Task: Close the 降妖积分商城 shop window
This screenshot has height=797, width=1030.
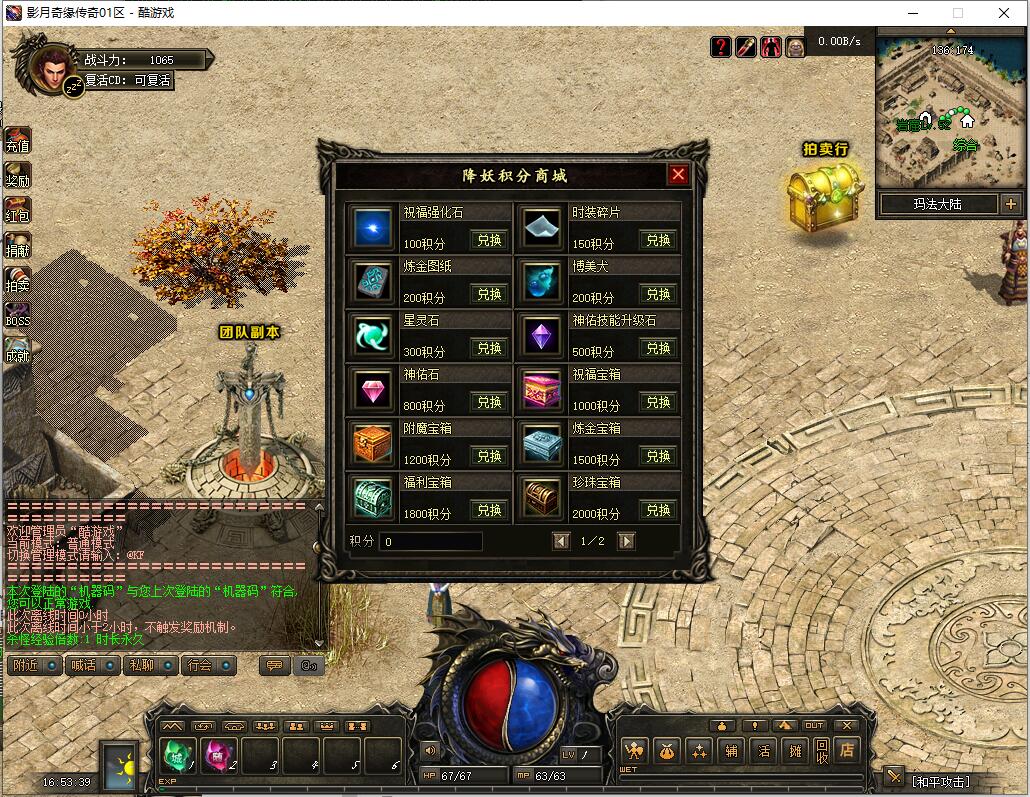Action: tap(678, 175)
